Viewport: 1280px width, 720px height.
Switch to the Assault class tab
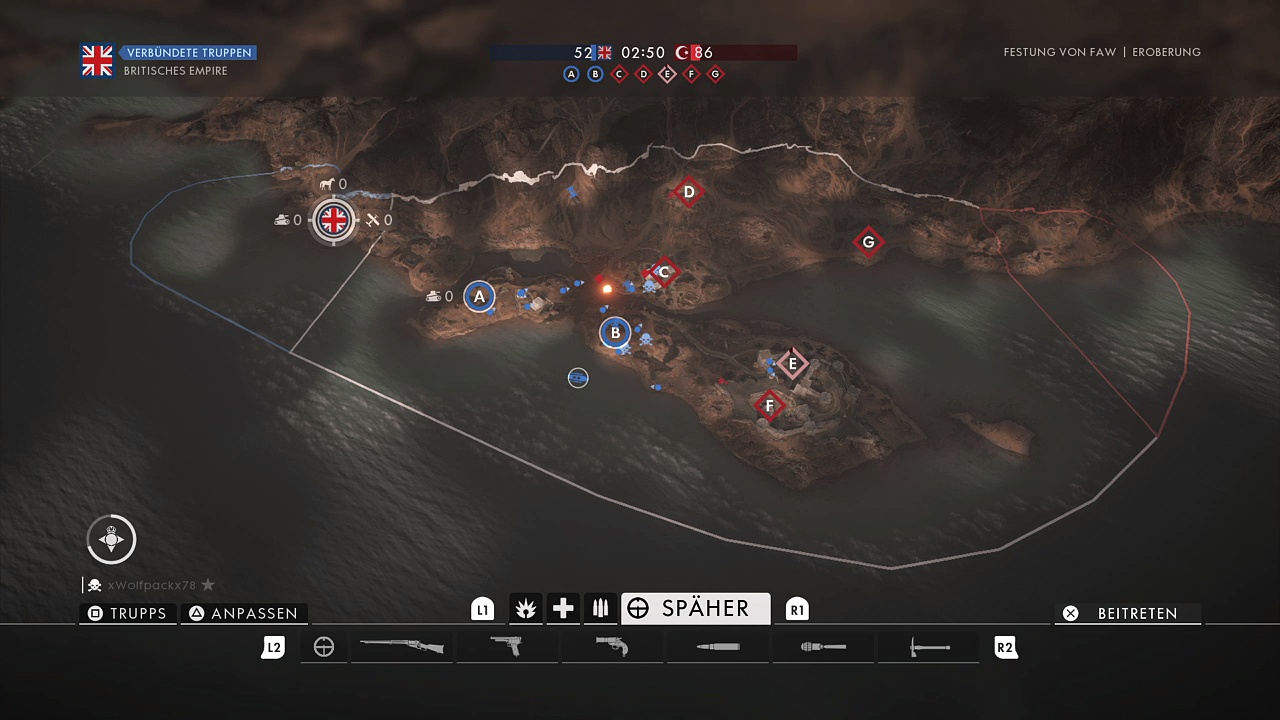(x=525, y=608)
